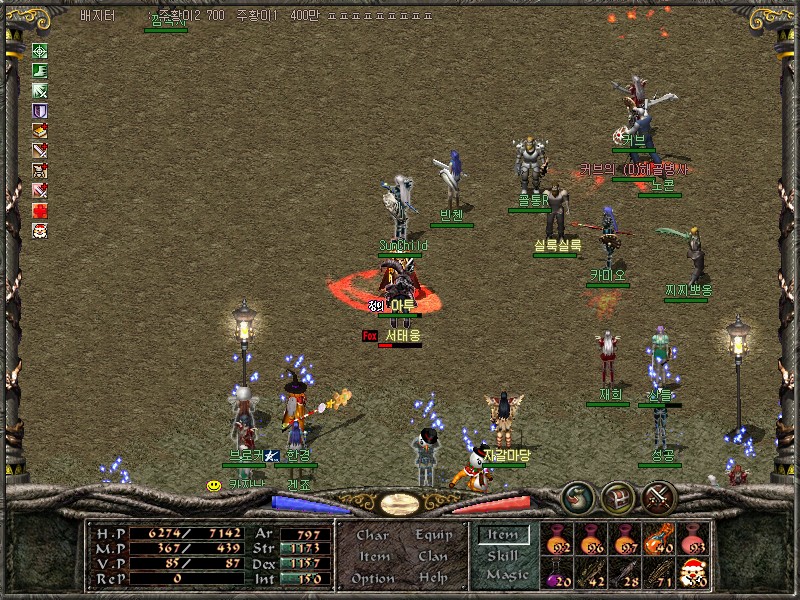The height and width of the screenshot is (600, 800).
Task: Select the Santa item slot with count 50
Action: pos(692,573)
